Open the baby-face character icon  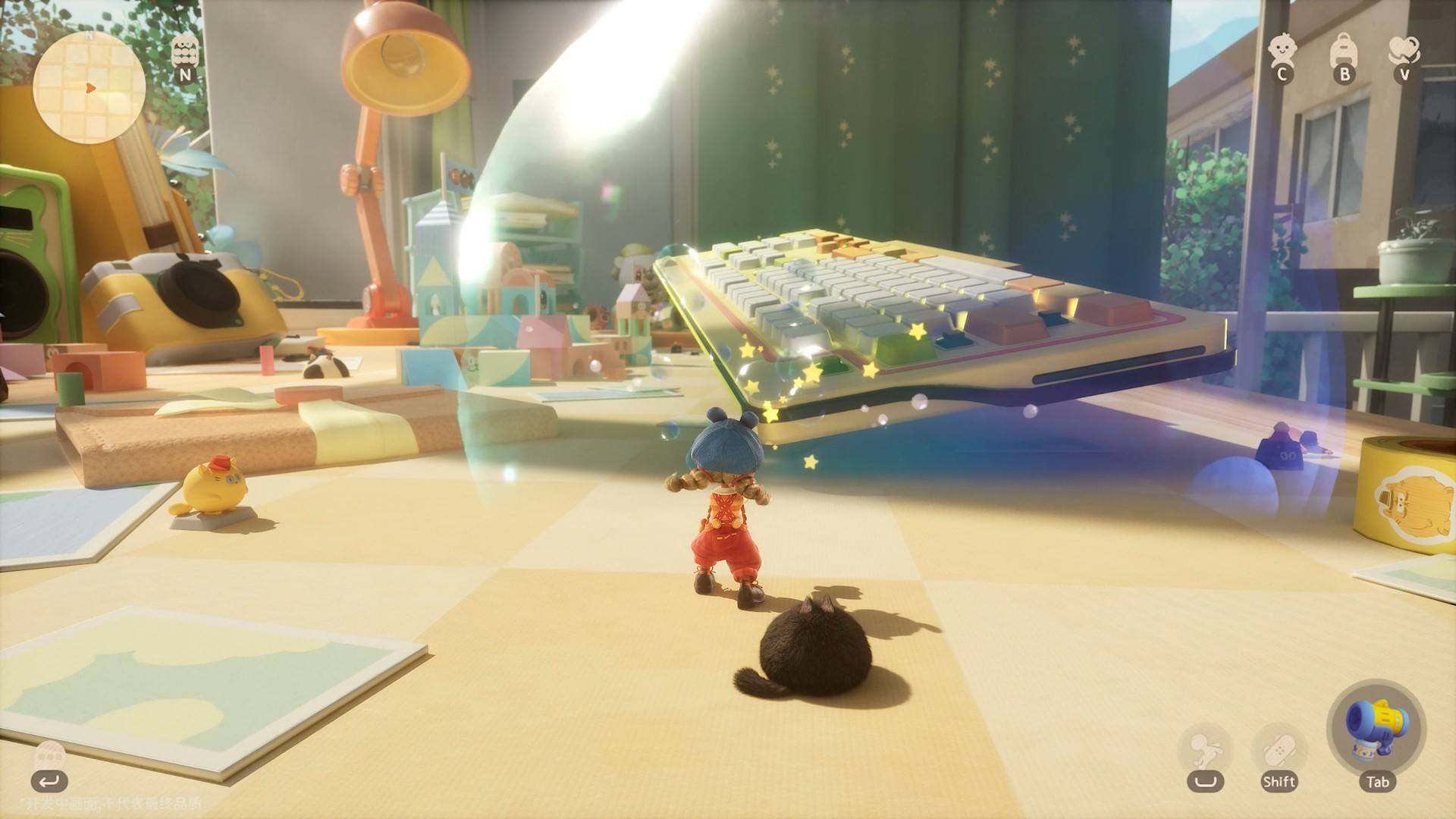coord(1282,50)
